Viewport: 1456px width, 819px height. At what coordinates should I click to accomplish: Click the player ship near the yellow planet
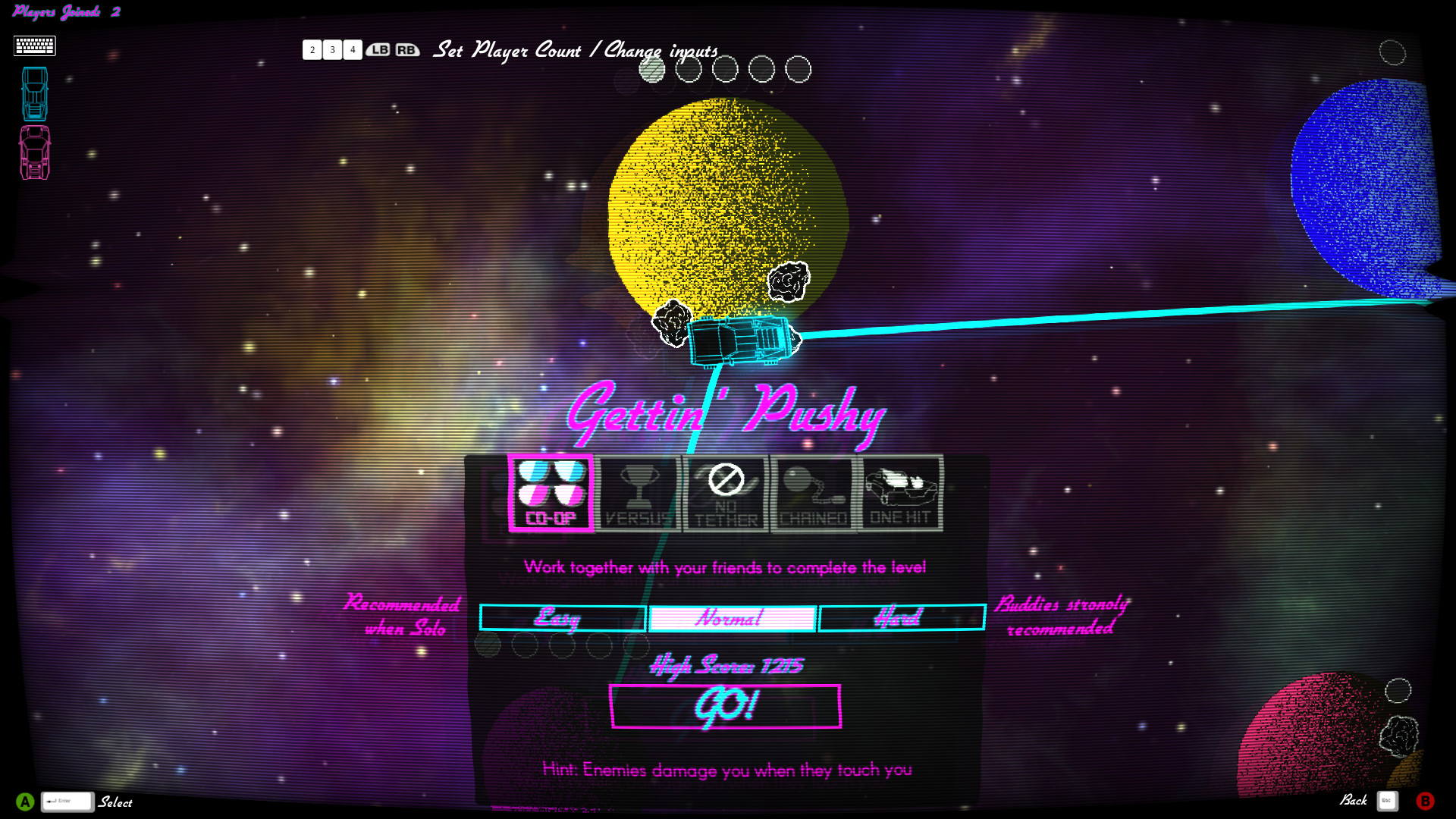pos(739,340)
